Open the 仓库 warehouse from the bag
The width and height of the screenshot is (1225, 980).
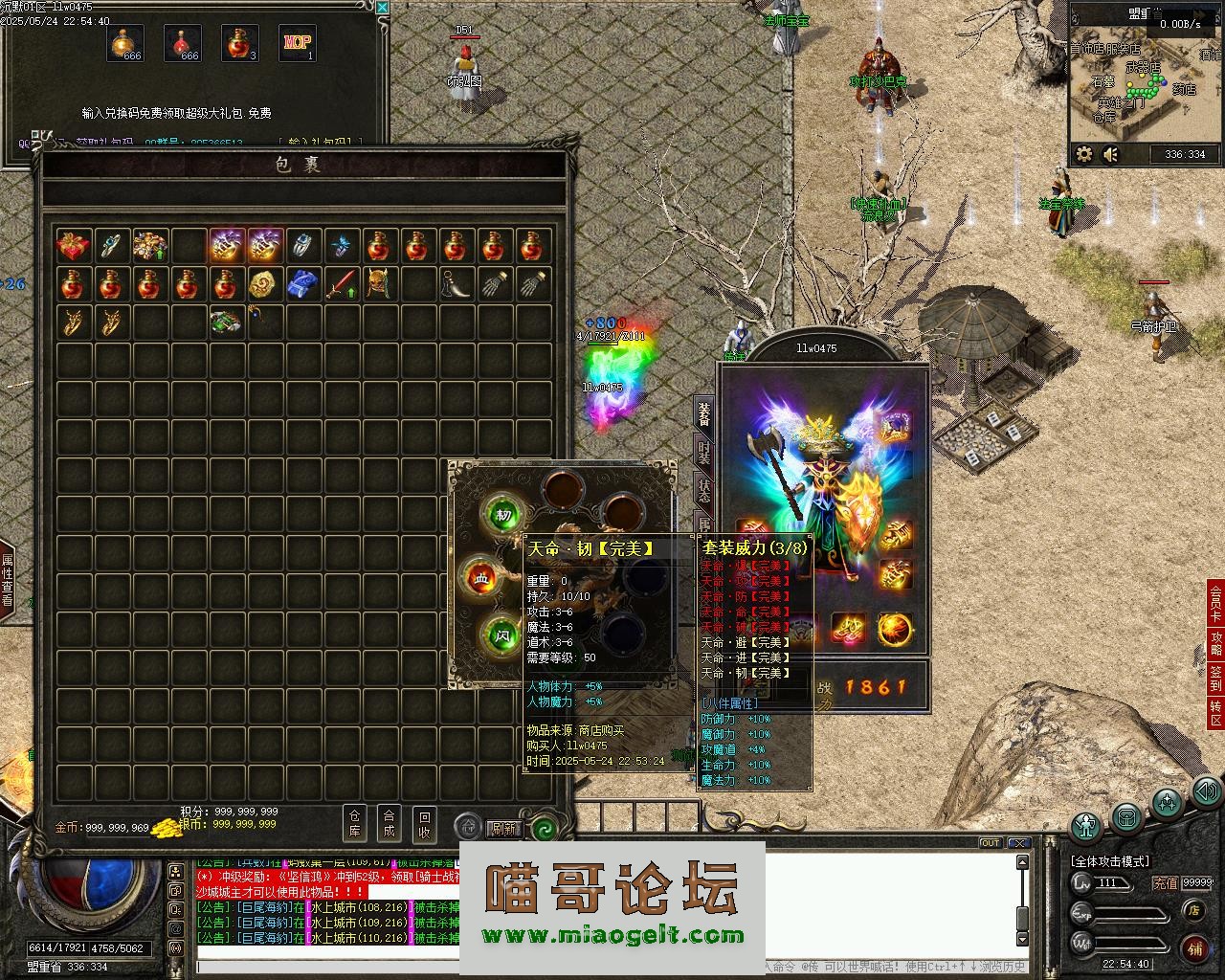tap(354, 823)
